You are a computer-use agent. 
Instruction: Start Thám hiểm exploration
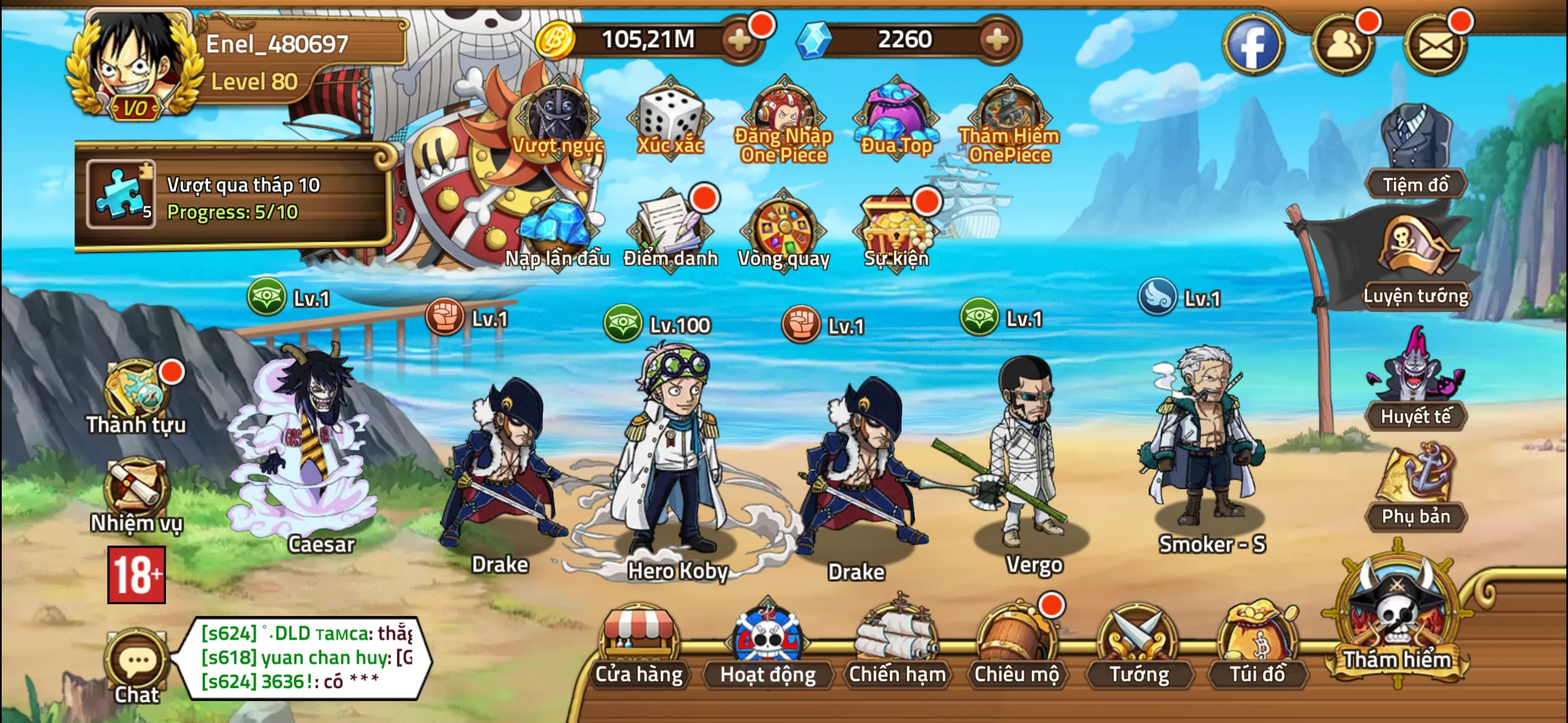[1398, 627]
